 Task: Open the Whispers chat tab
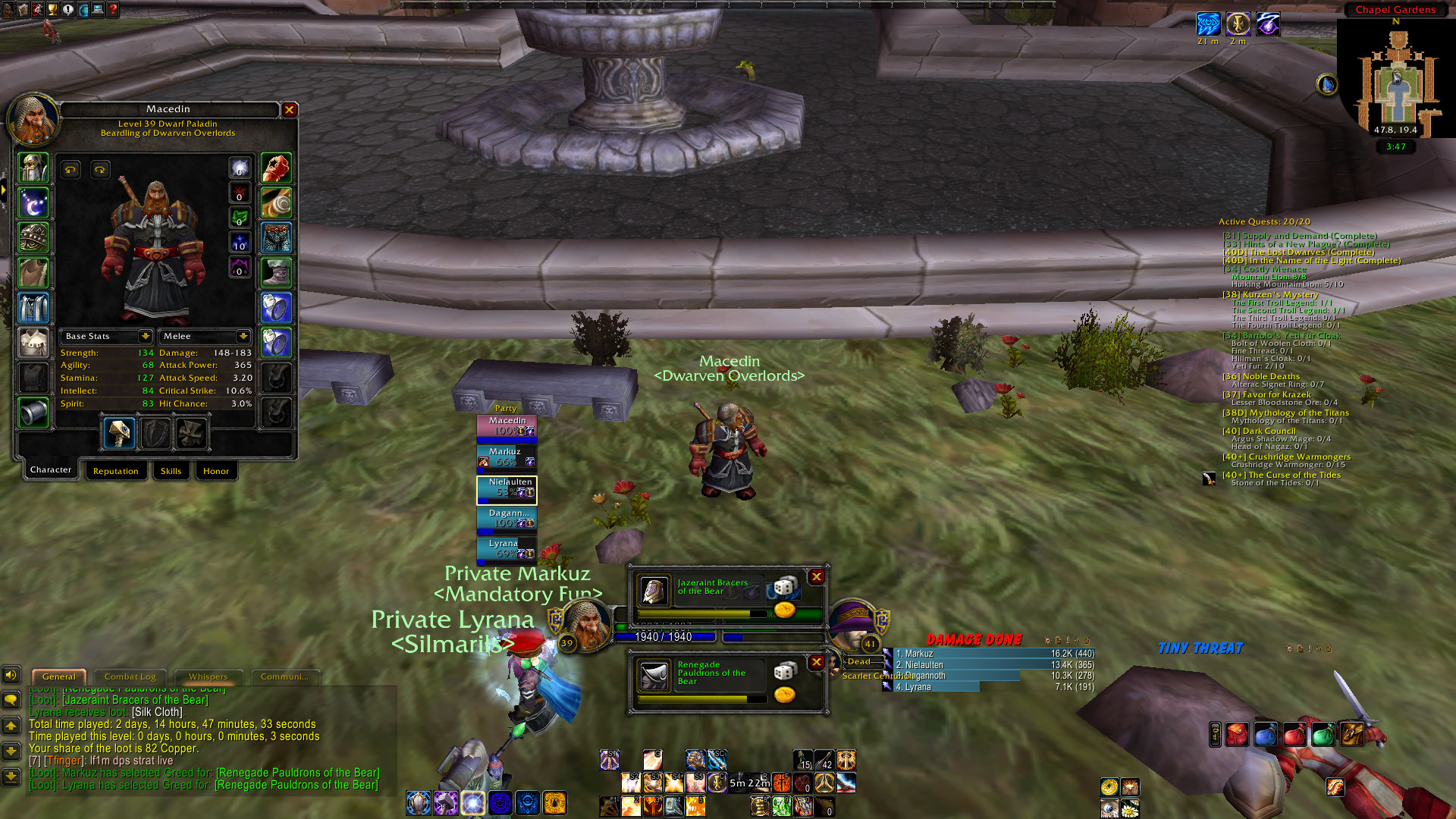pyautogui.click(x=208, y=676)
